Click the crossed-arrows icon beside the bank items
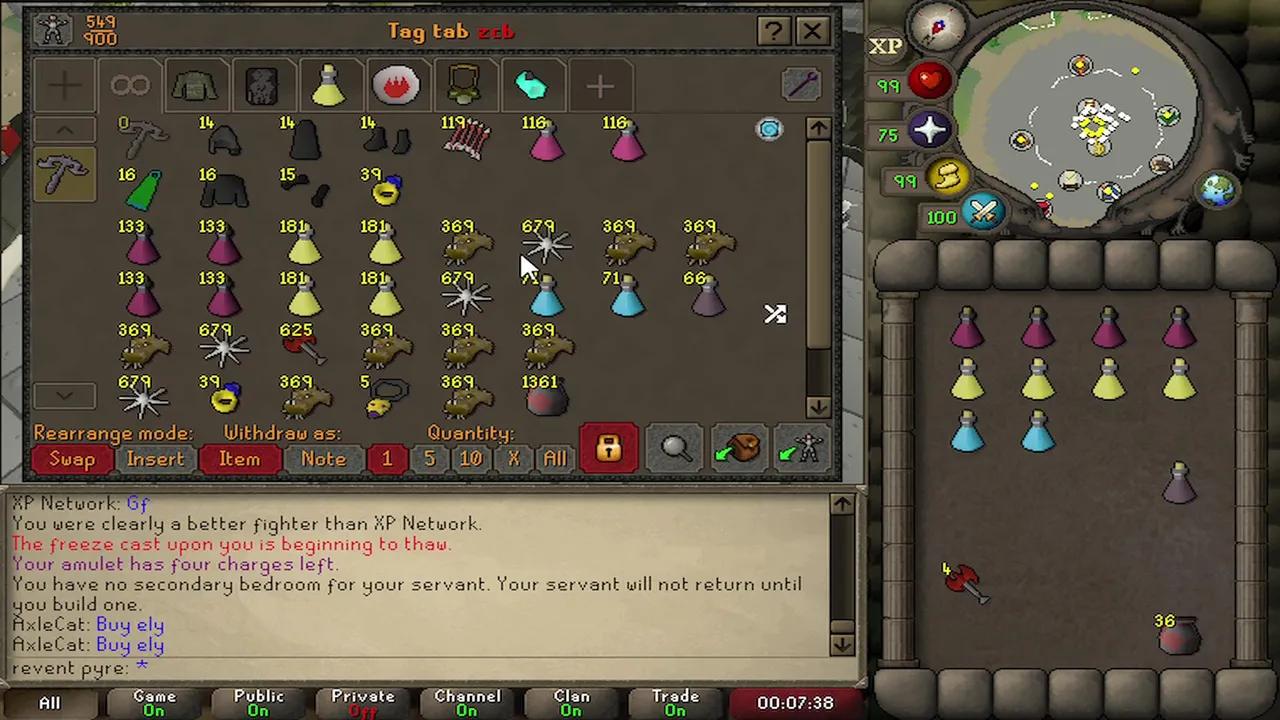This screenshot has height=720, width=1280. tap(775, 315)
